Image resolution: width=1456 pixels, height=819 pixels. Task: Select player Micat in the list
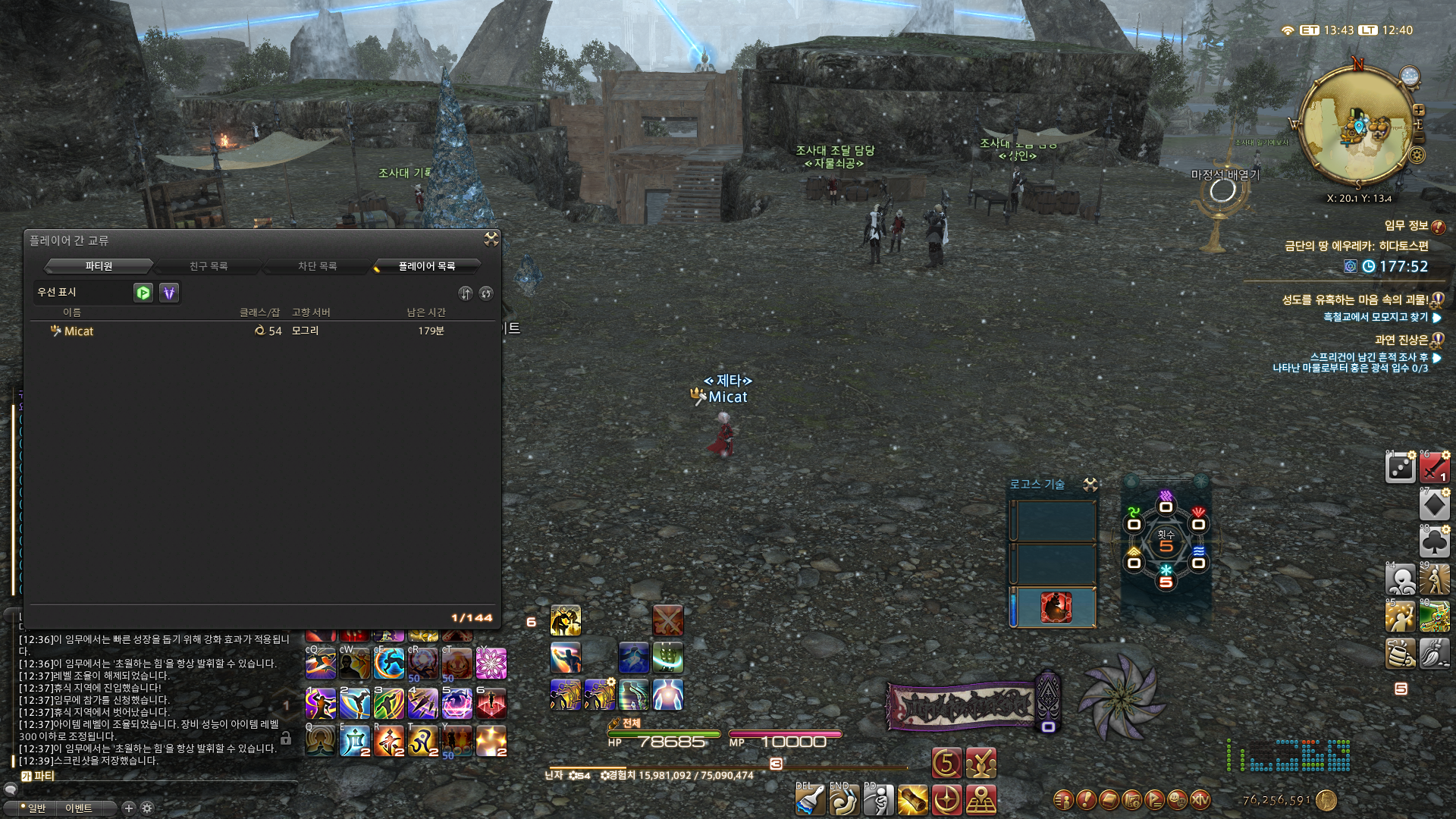[x=79, y=331]
